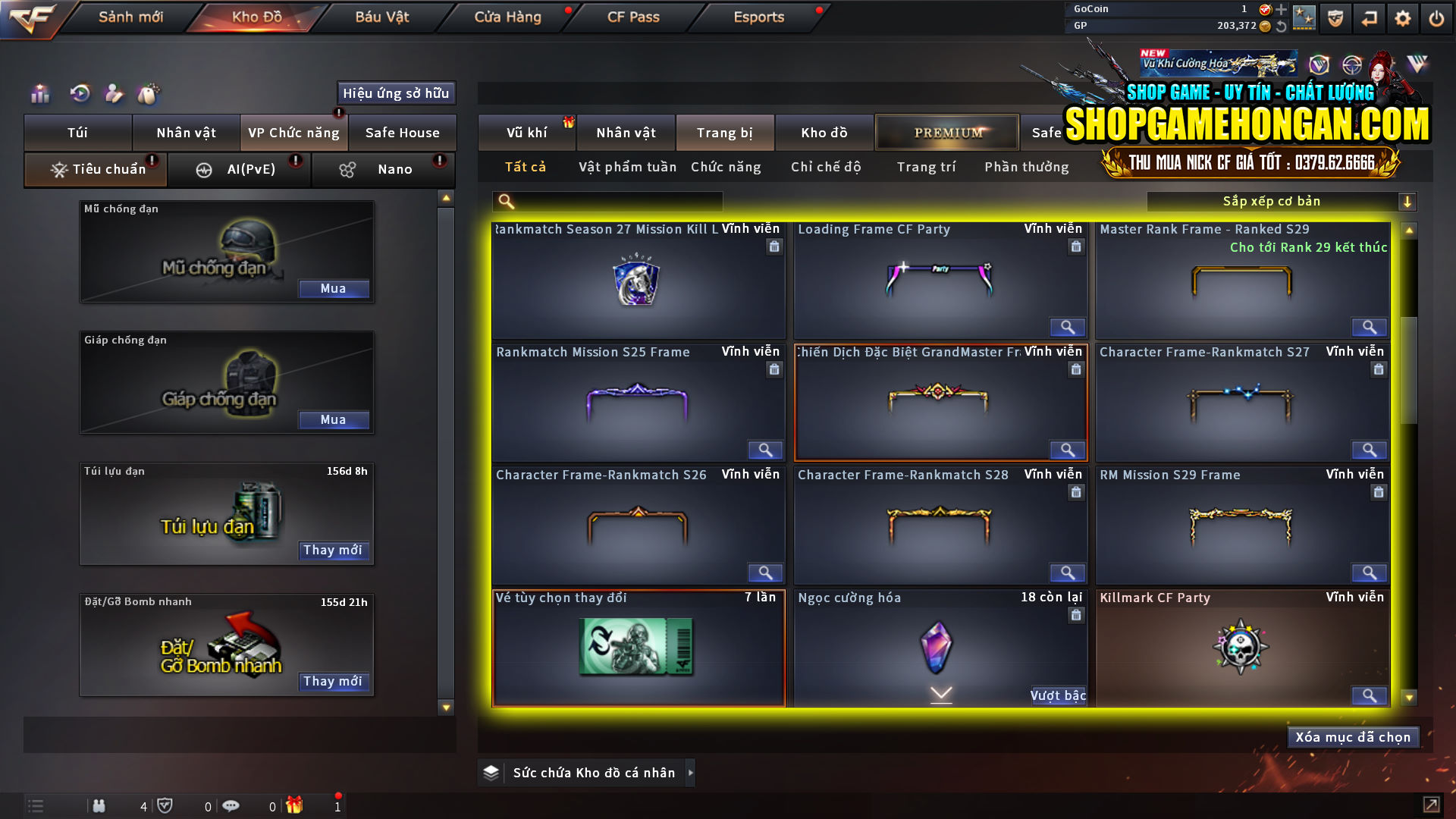Click the friends icon on bottom bar
This screenshot has height=819, width=1456.
tap(99, 805)
